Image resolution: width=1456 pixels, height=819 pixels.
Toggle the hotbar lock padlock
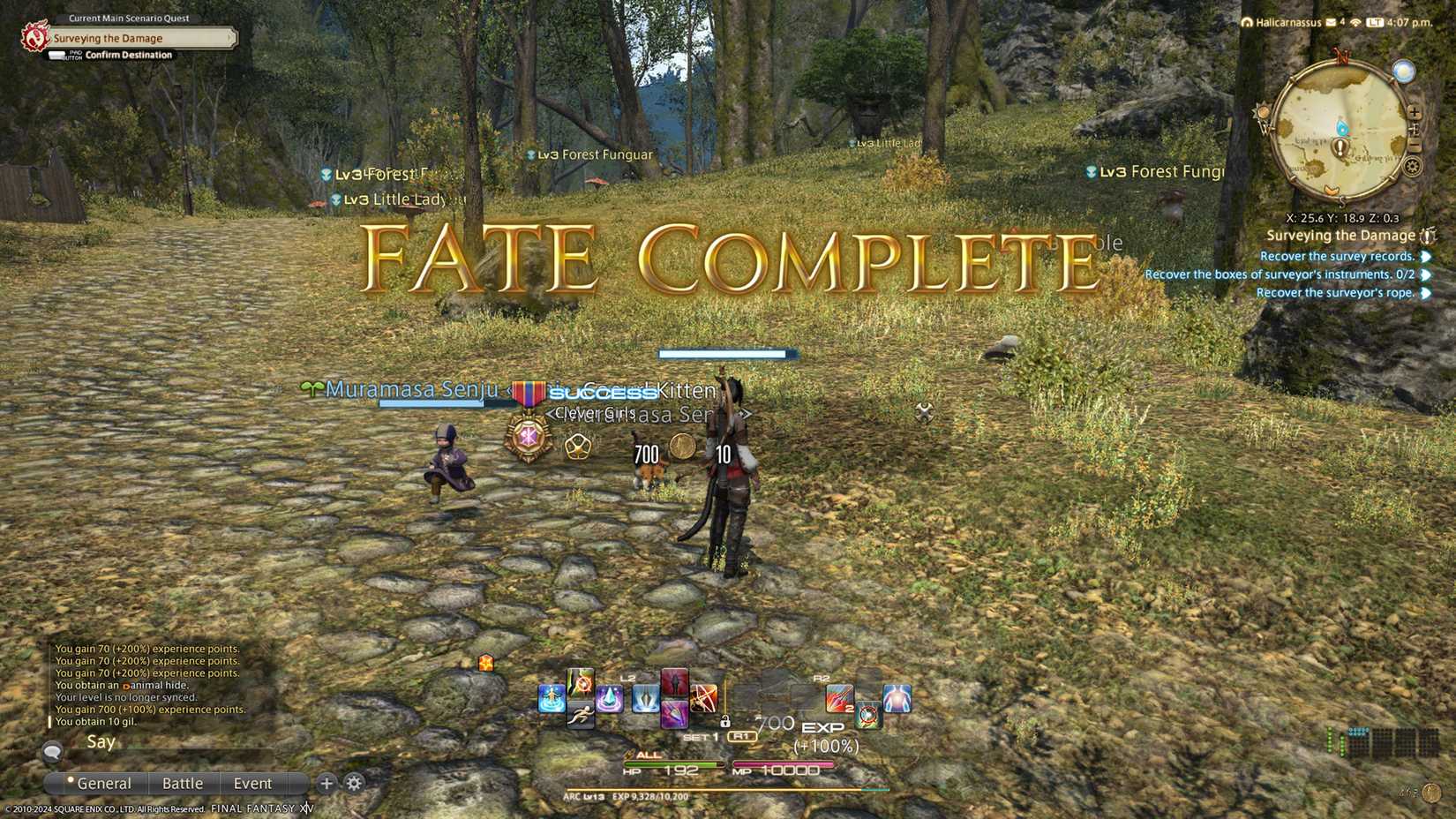click(724, 720)
